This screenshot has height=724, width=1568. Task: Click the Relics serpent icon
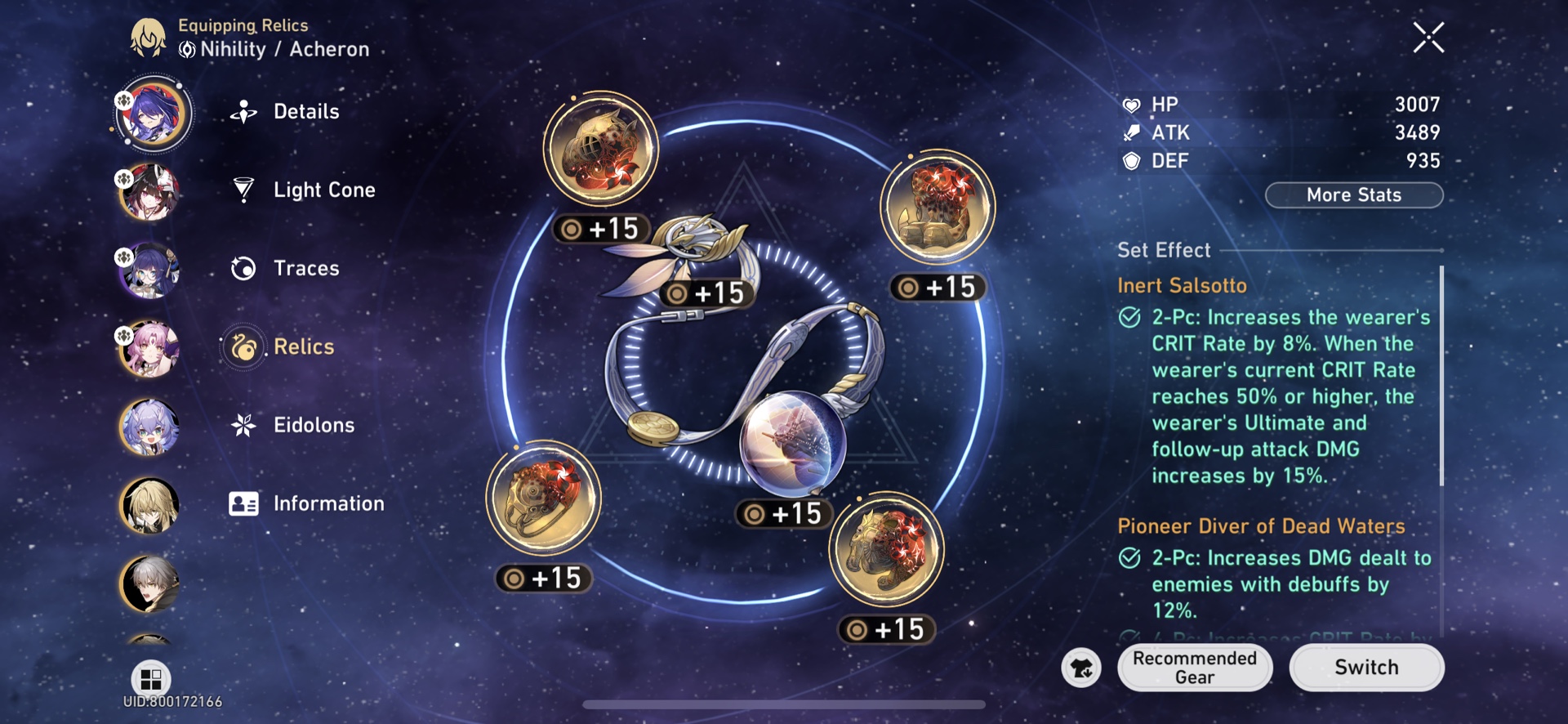click(243, 346)
